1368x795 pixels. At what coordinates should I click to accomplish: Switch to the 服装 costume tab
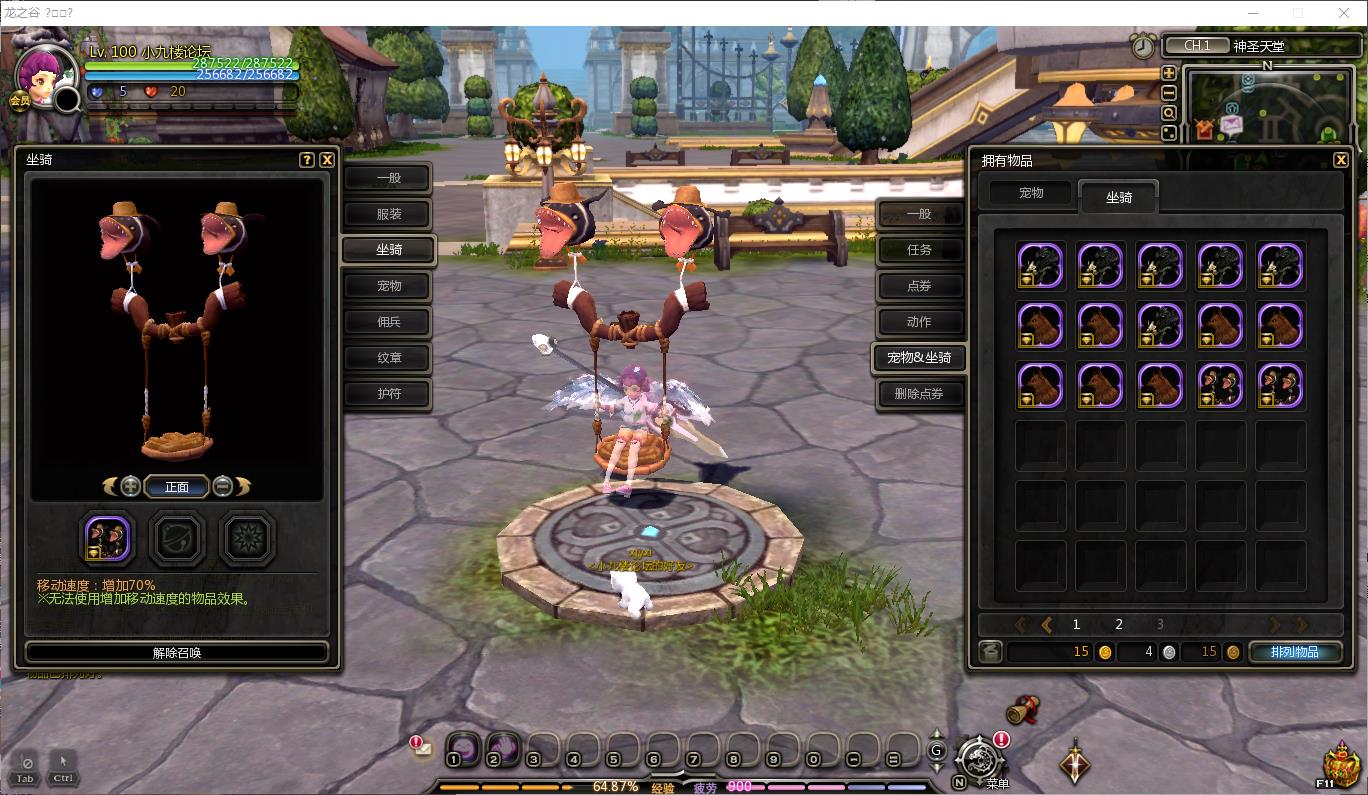tap(389, 214)
